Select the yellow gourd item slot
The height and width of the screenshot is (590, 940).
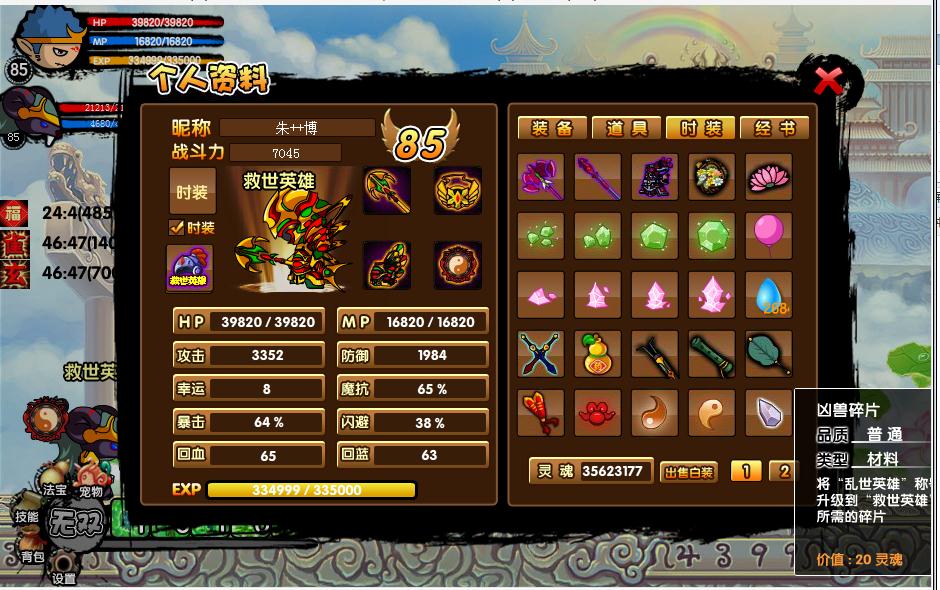[598, 354]
